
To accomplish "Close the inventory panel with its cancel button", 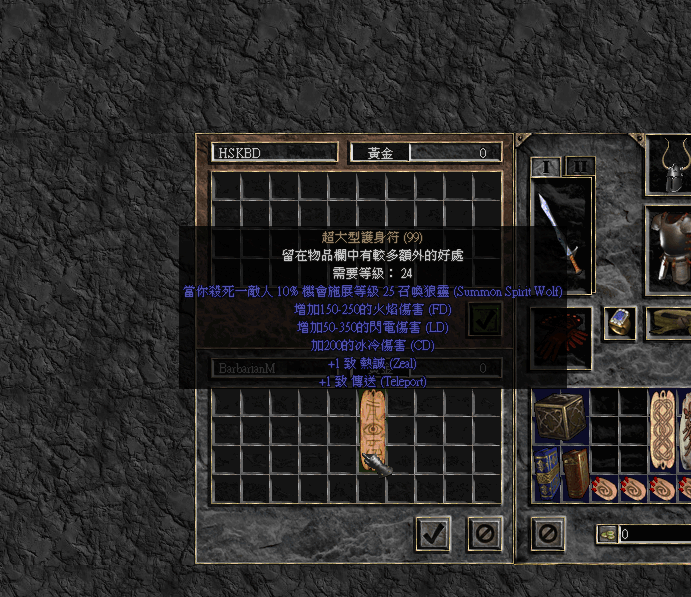I will (x=547, y=533).
